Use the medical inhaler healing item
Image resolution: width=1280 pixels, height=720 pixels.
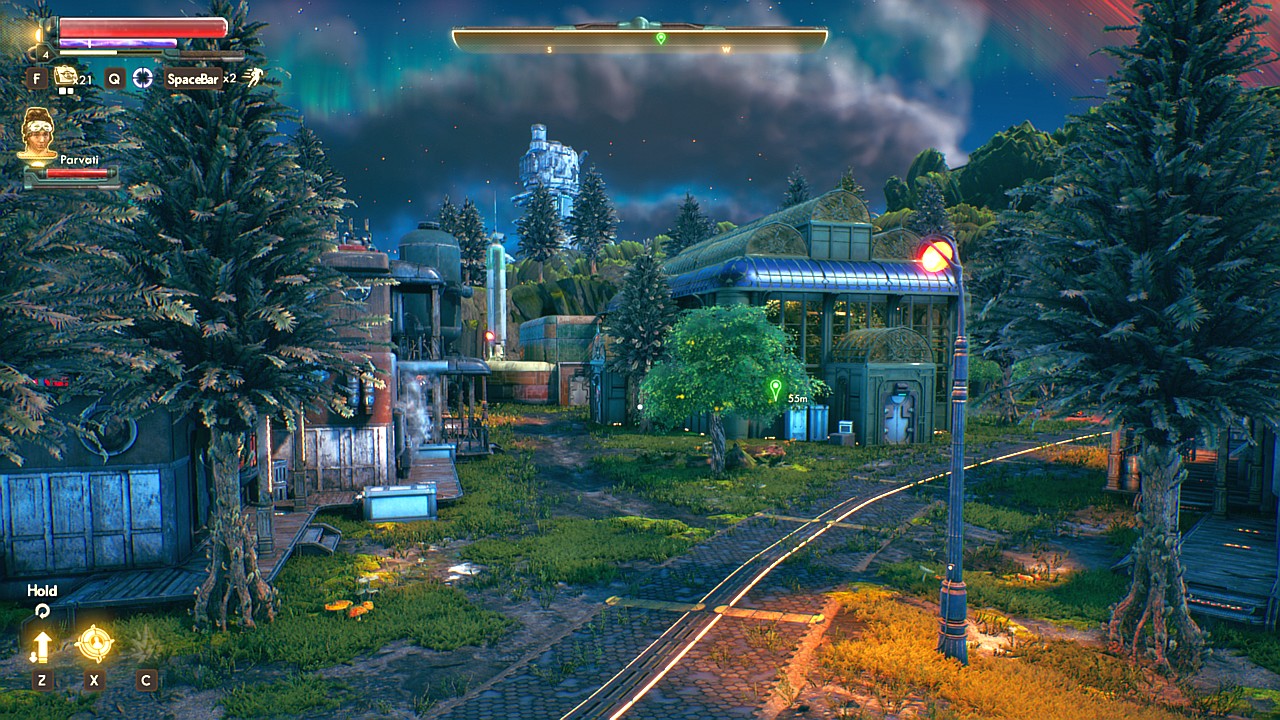coord(66,76)
